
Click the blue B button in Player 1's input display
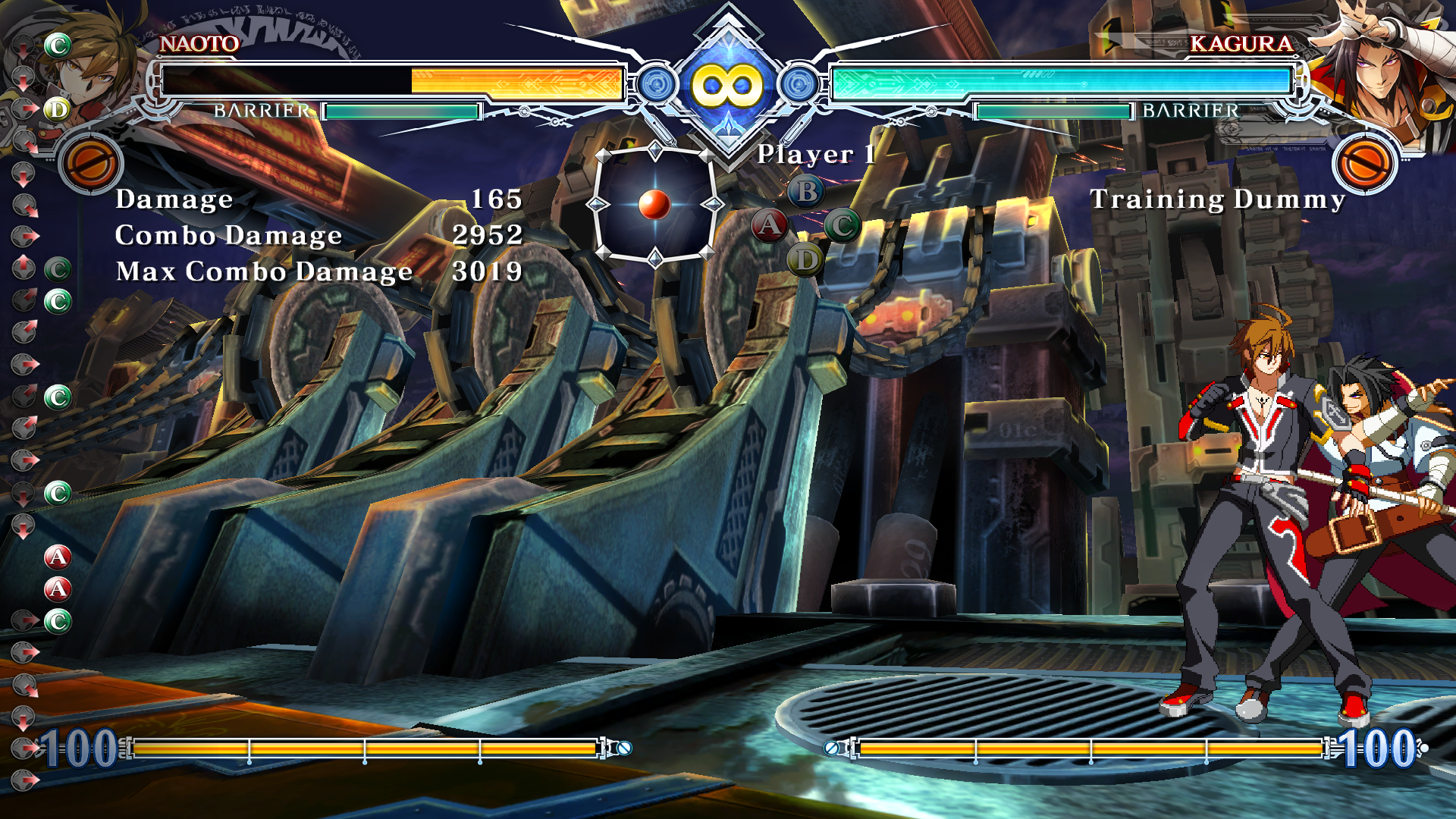click(806, 191)
